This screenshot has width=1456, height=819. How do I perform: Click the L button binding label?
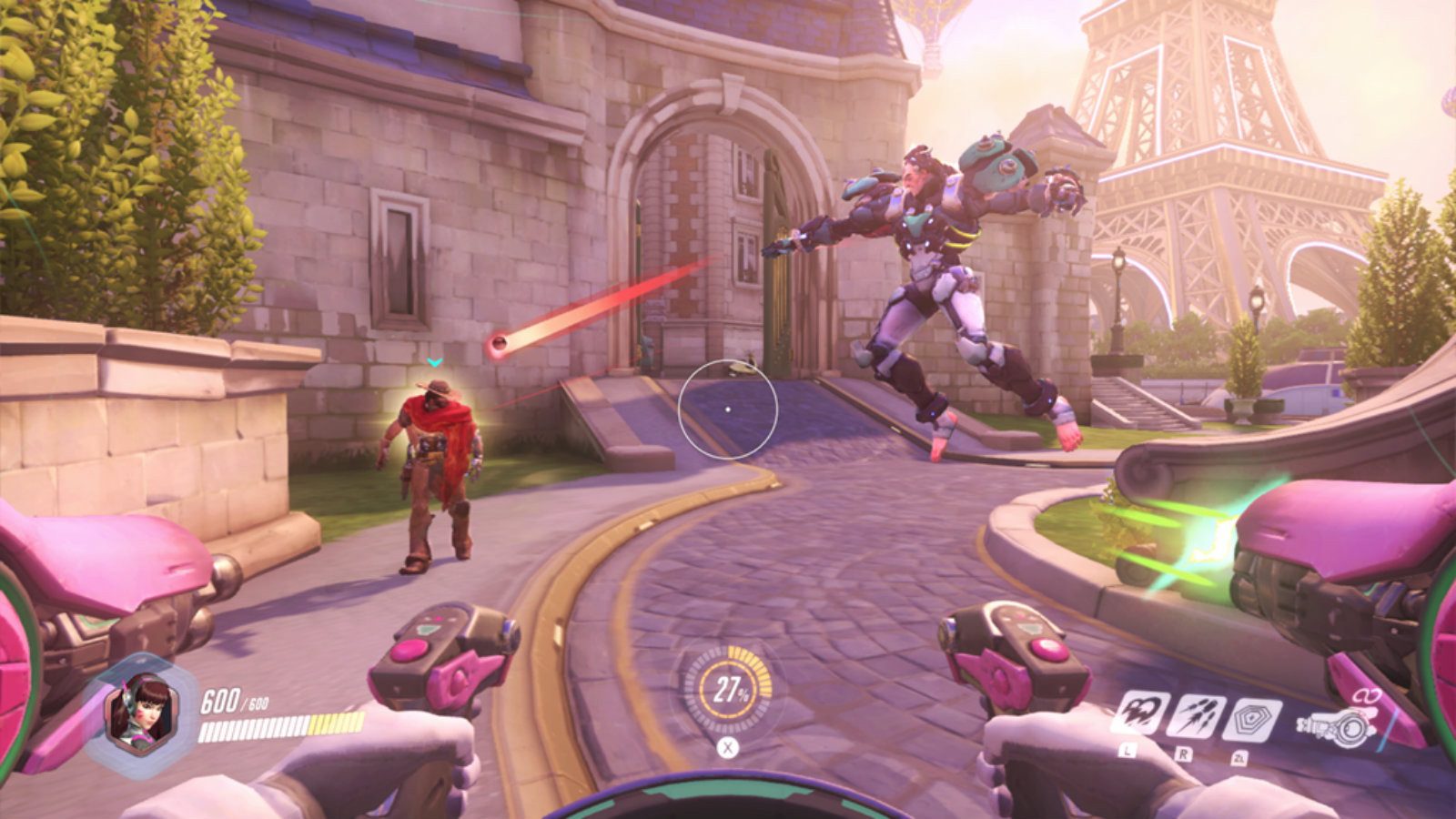pos(1127,752)
